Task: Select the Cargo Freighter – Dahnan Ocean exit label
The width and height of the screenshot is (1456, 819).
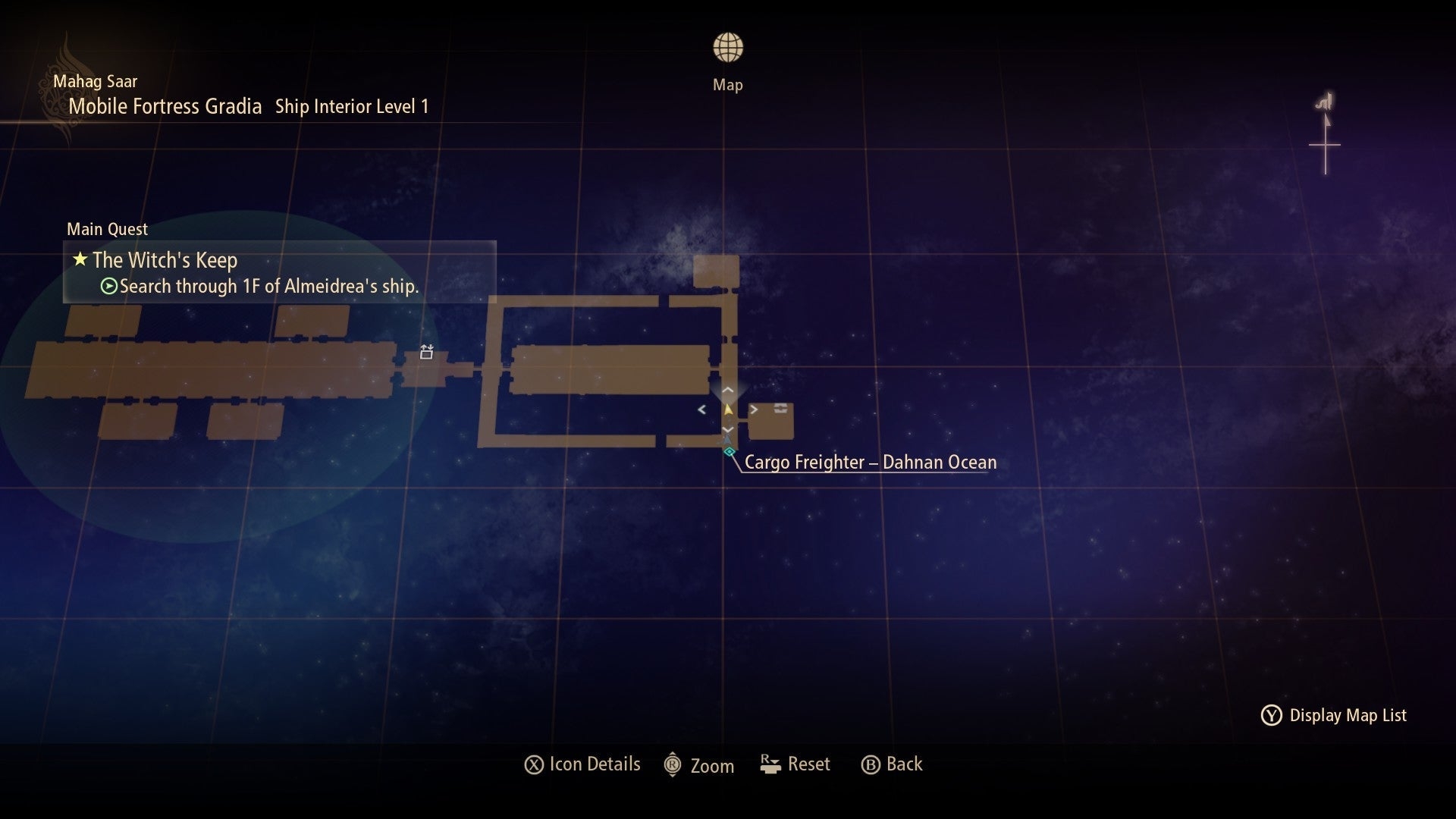Action: (870, 463)
